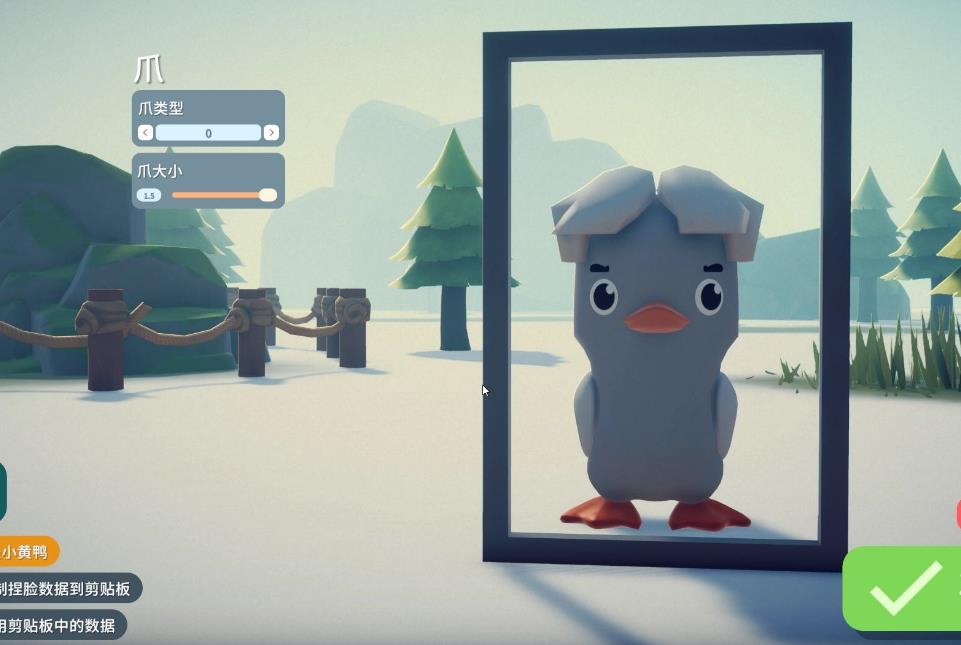Confirm with the green checkmark button
The width and height of the screenshot is (961, 645).
903,588
